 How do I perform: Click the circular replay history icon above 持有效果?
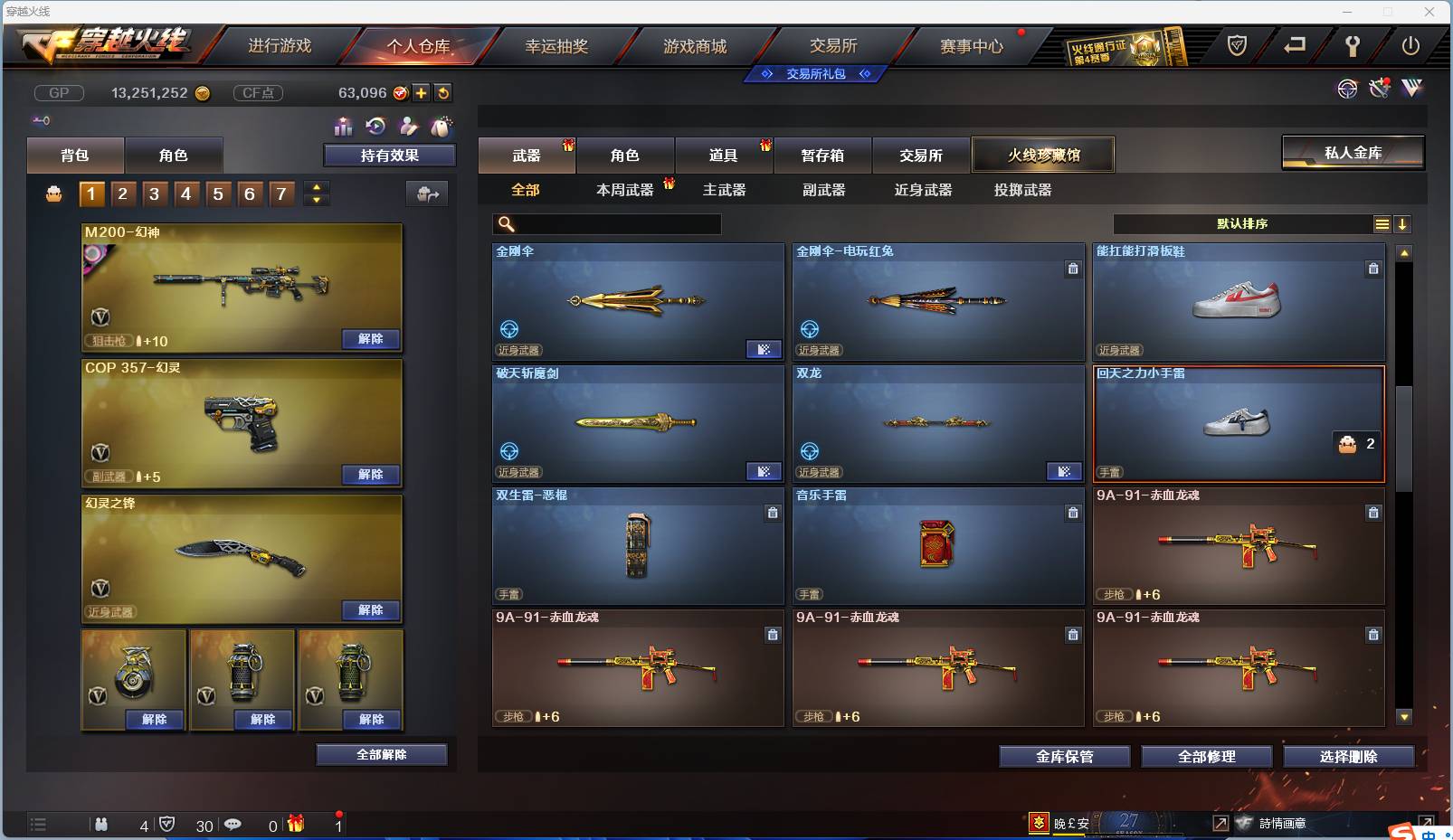(375, 127)
